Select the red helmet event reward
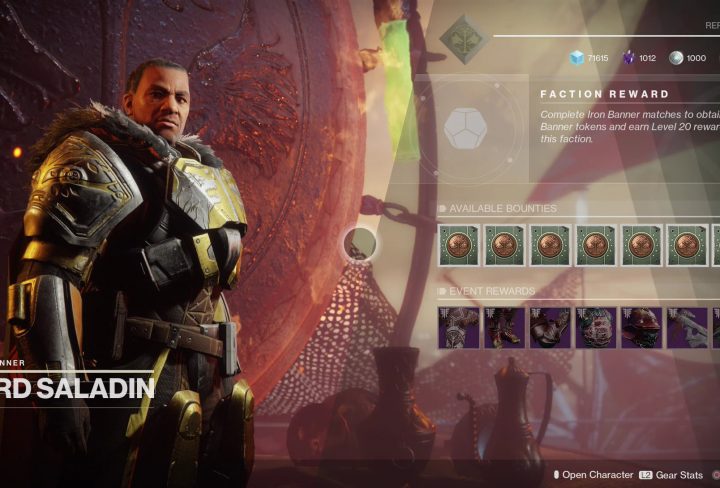 (642, 328)
